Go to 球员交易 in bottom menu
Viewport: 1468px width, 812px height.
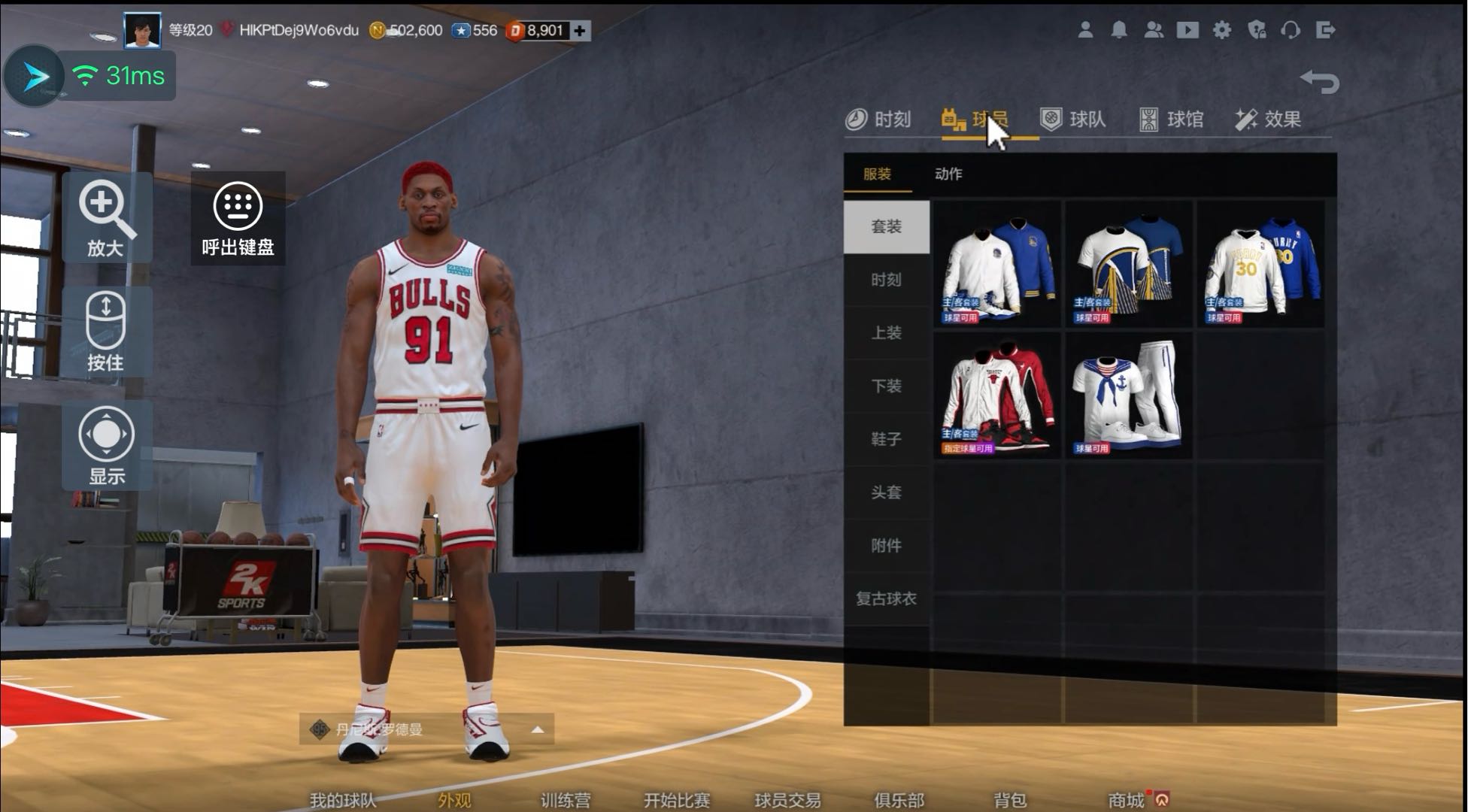[x=787, y=800]
